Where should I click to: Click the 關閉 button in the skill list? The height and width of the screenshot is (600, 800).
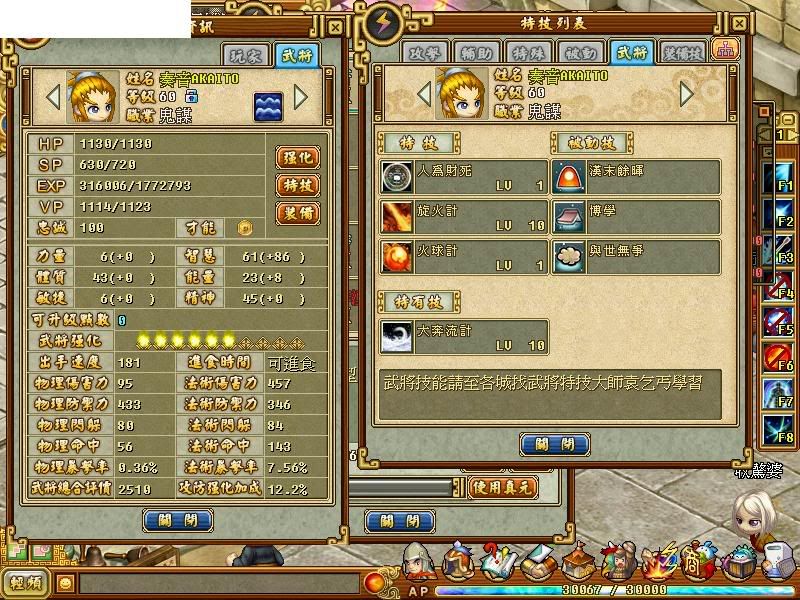click(x=554, y=444)
